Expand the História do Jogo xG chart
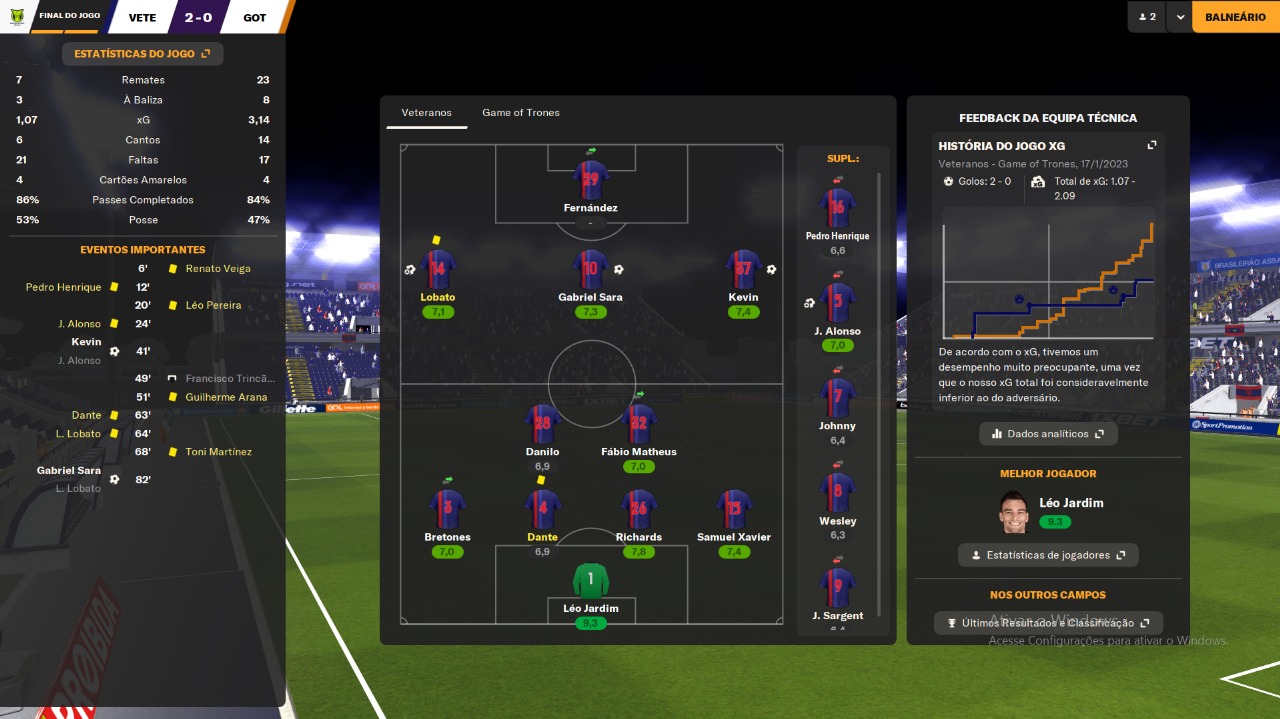 click(x=1152, y=145)
